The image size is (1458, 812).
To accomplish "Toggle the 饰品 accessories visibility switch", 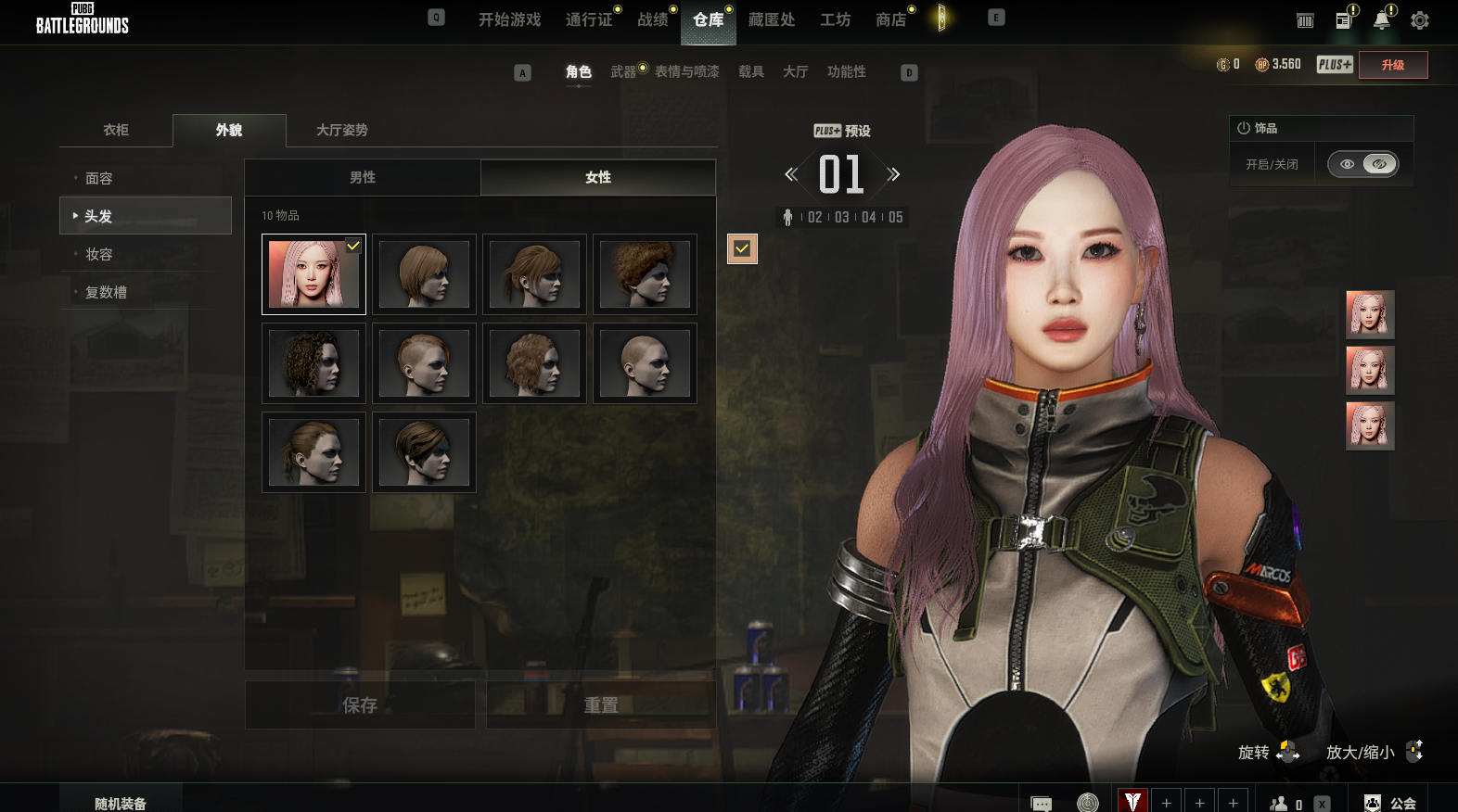I will pyautogui.click(x=1362, y=164).
